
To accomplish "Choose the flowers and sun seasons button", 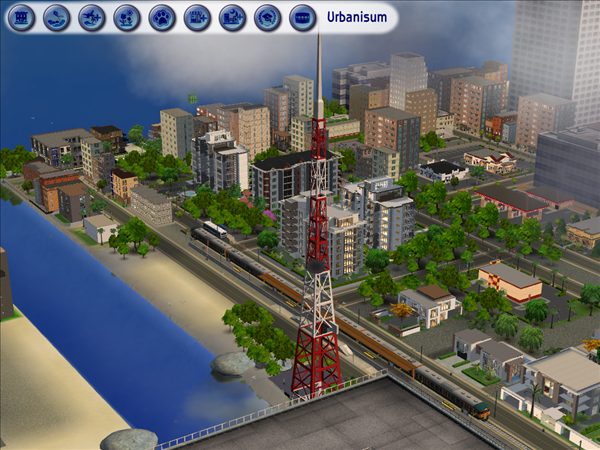I will click(x=127, y=17).
